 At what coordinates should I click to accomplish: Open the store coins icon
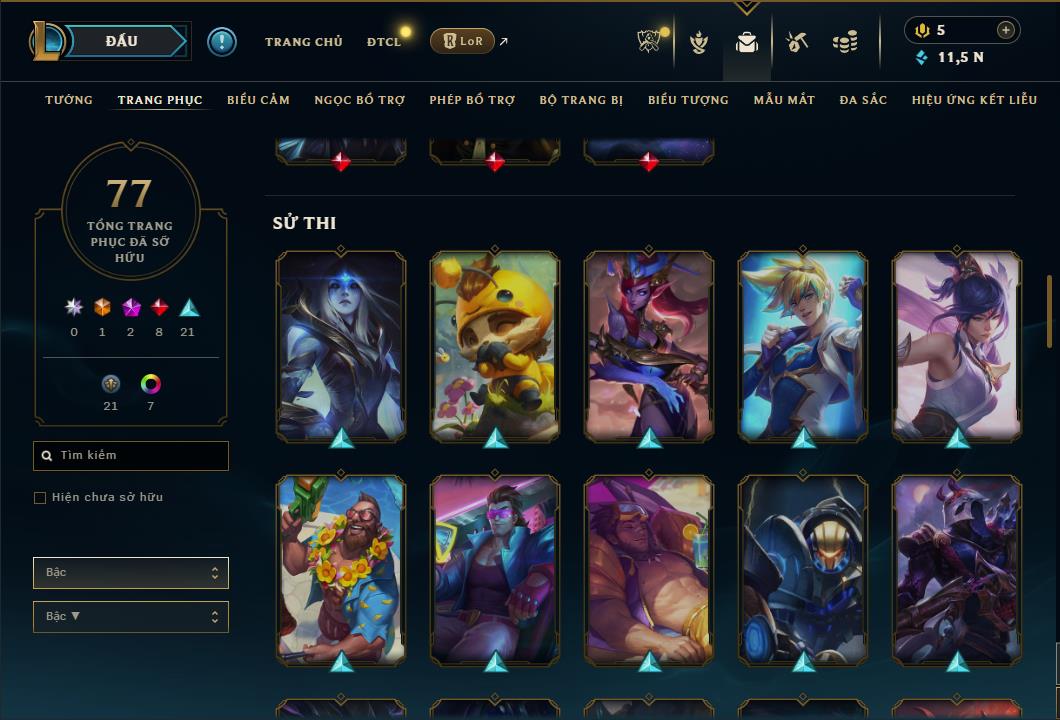(845, 42)
